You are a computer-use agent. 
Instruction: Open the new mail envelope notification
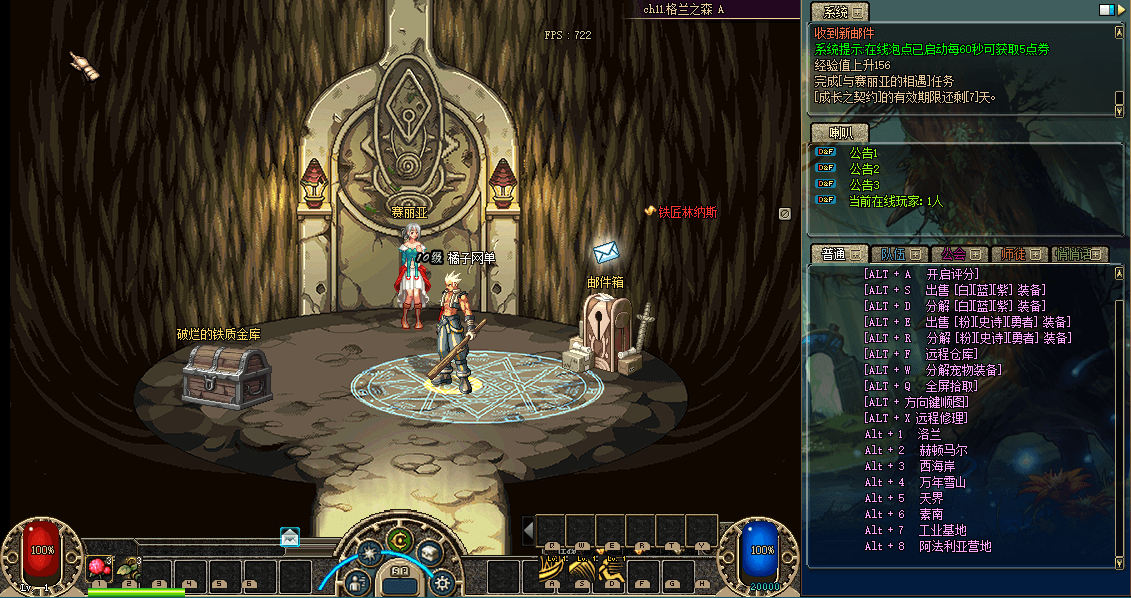290,537
